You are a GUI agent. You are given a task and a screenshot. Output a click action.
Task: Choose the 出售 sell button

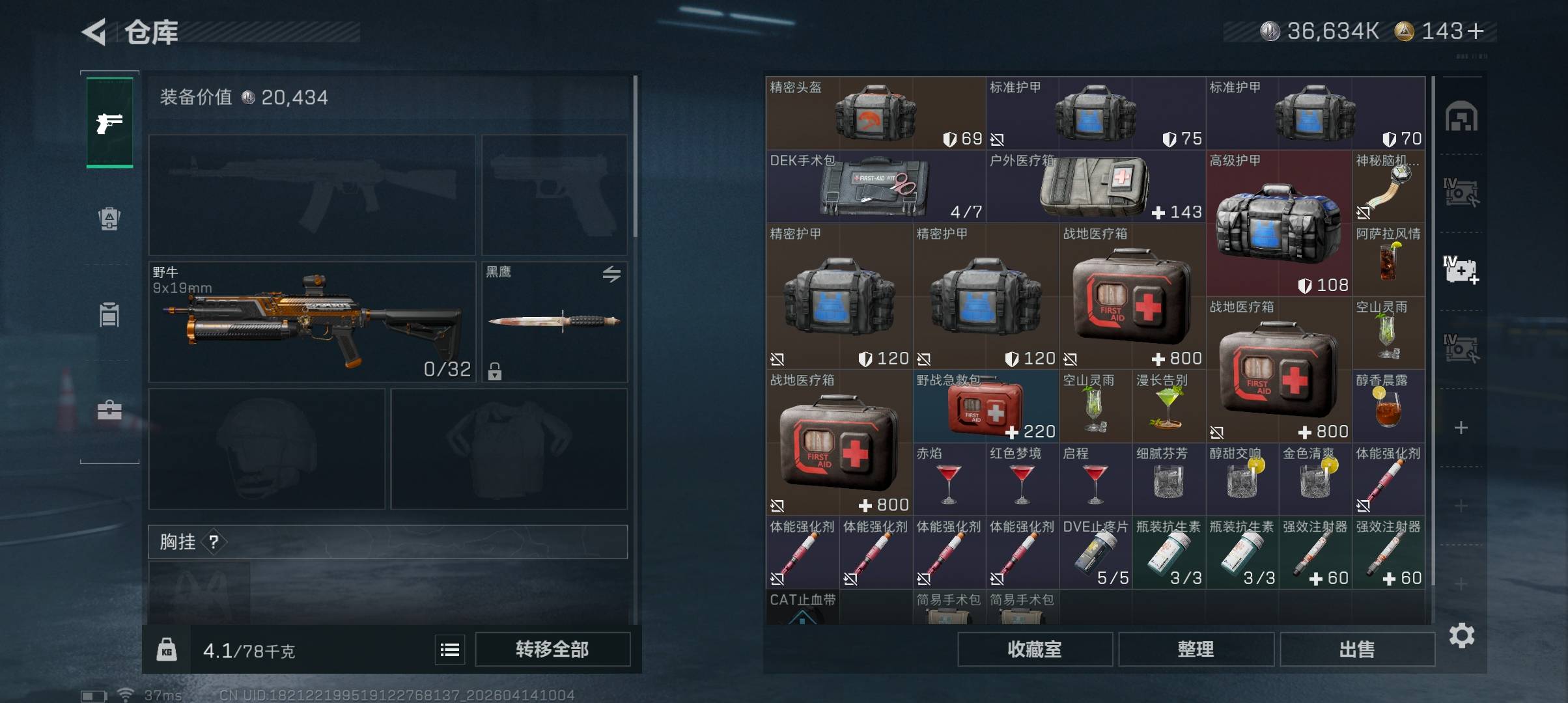[1357, 649]
